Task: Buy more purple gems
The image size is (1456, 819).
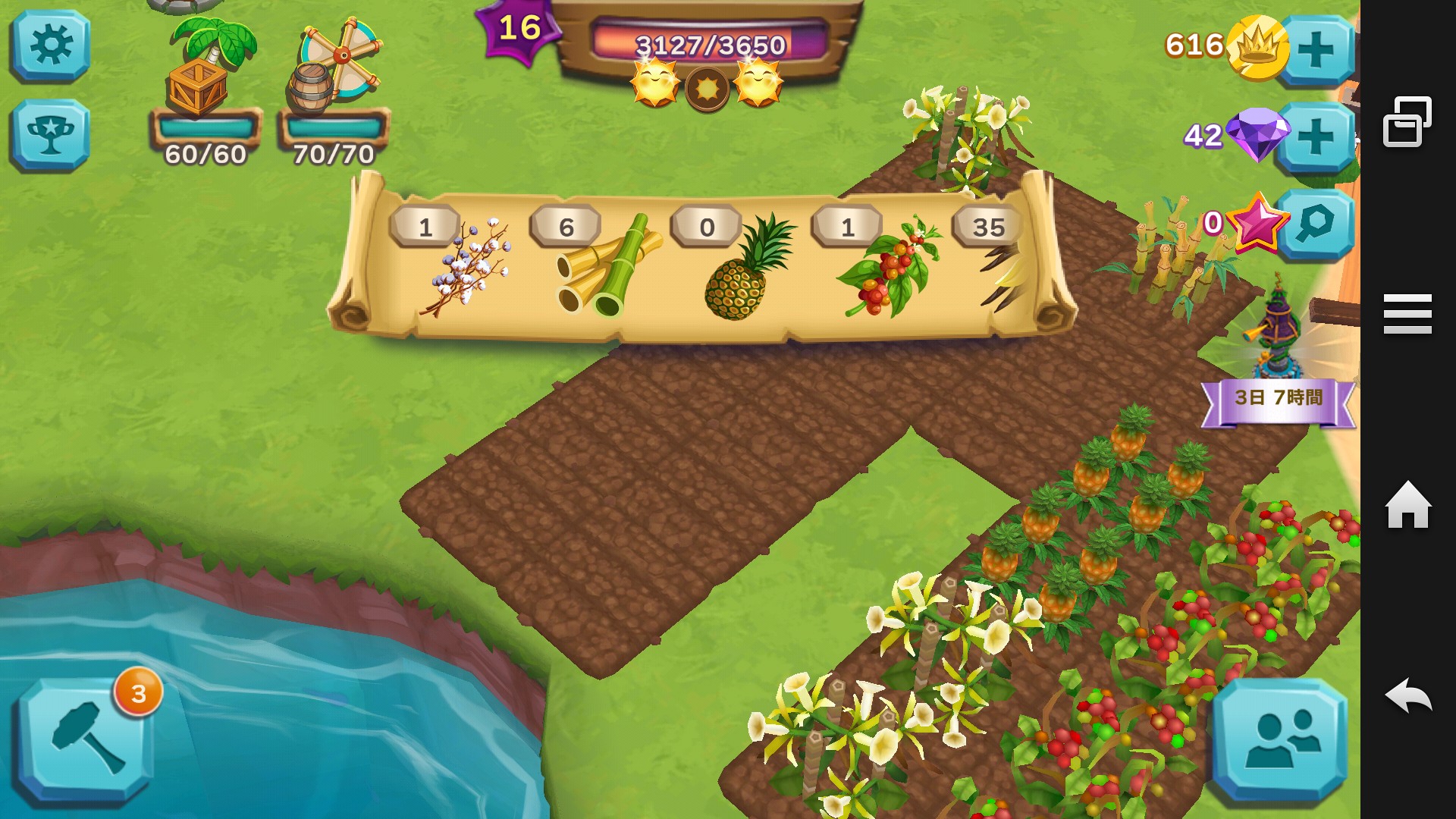Action: (1316, 136)
